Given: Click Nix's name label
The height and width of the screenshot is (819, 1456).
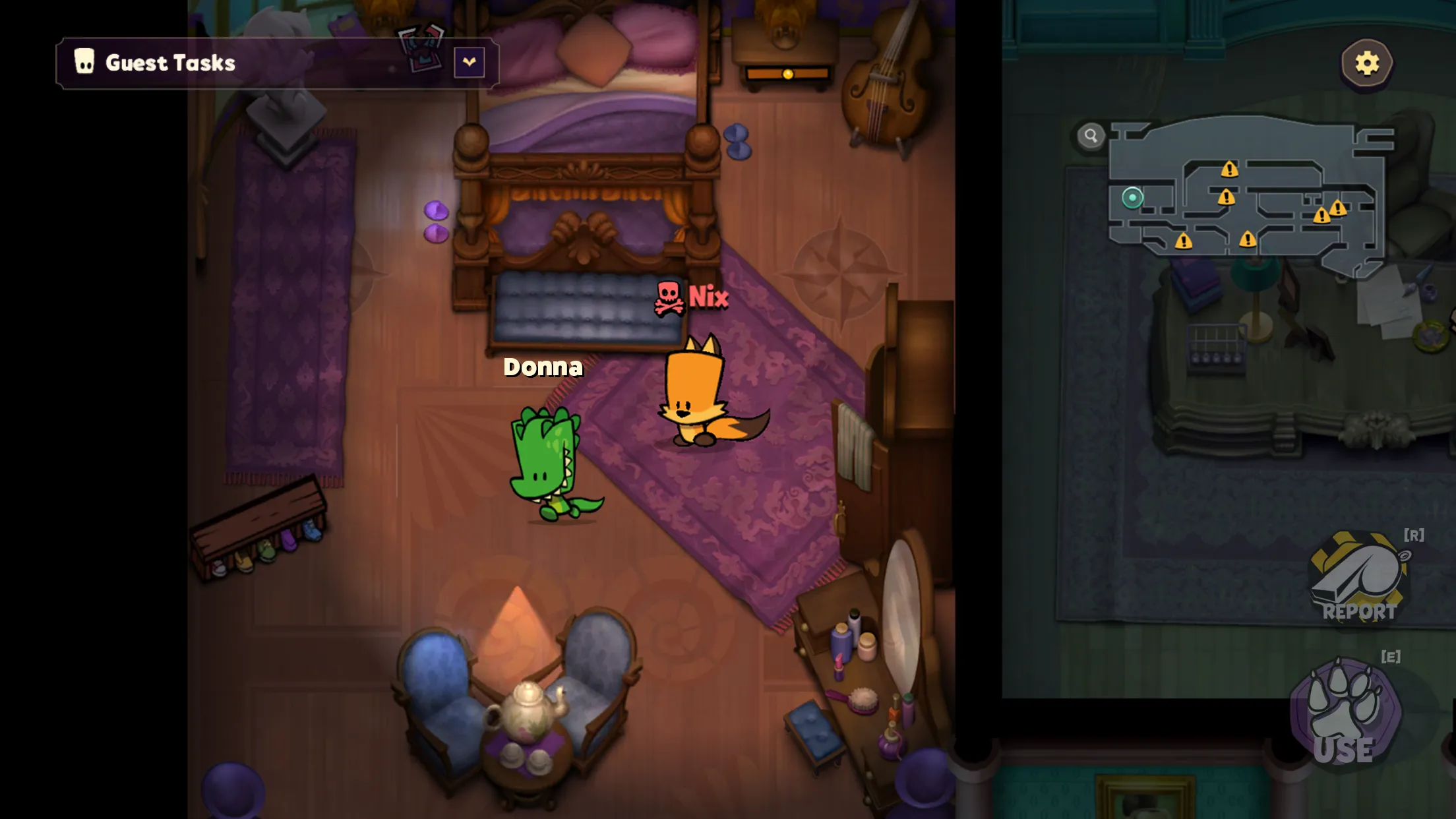Looking at the screenshot, I should tap(709, 298).
